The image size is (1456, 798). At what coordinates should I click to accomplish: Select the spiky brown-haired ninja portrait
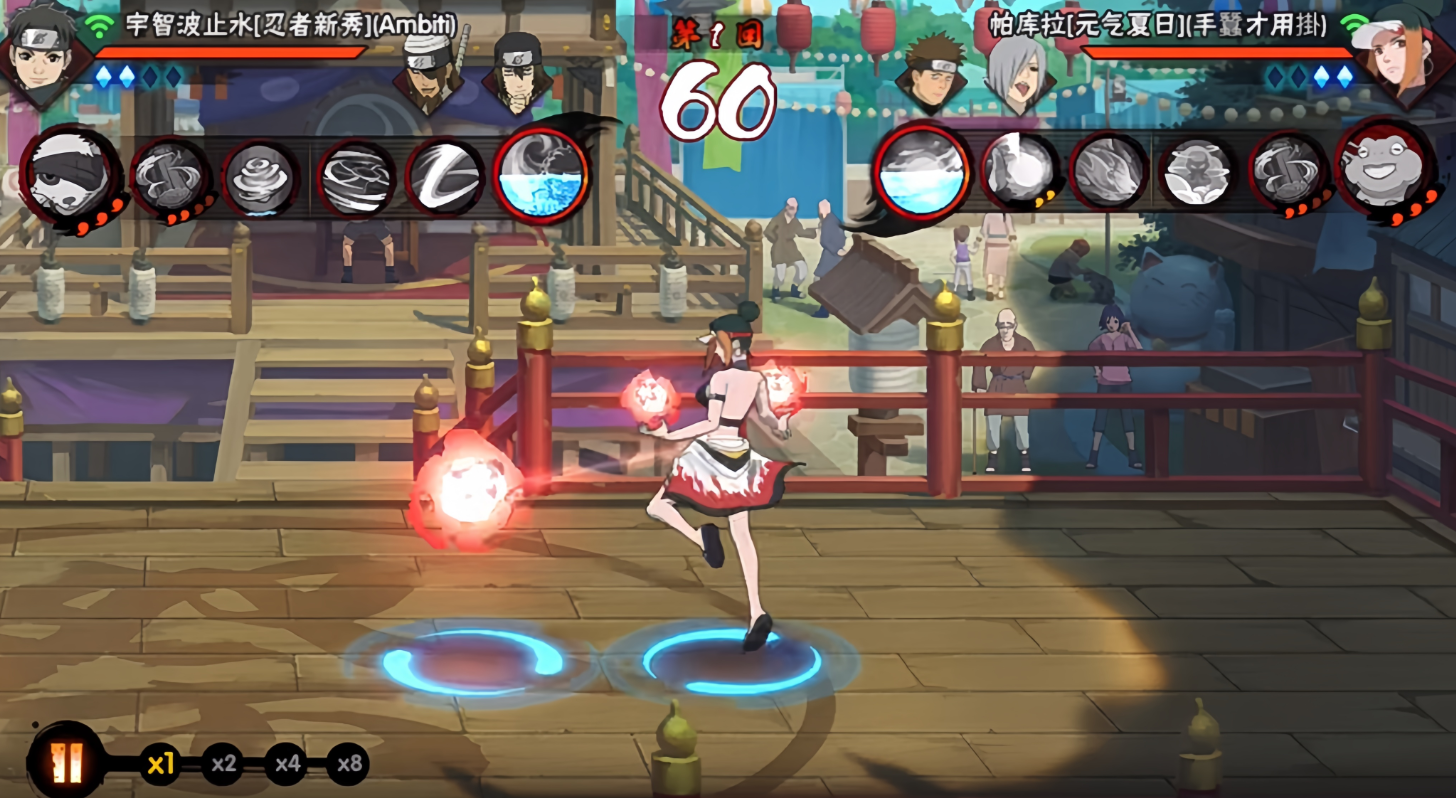pos(930,71)
